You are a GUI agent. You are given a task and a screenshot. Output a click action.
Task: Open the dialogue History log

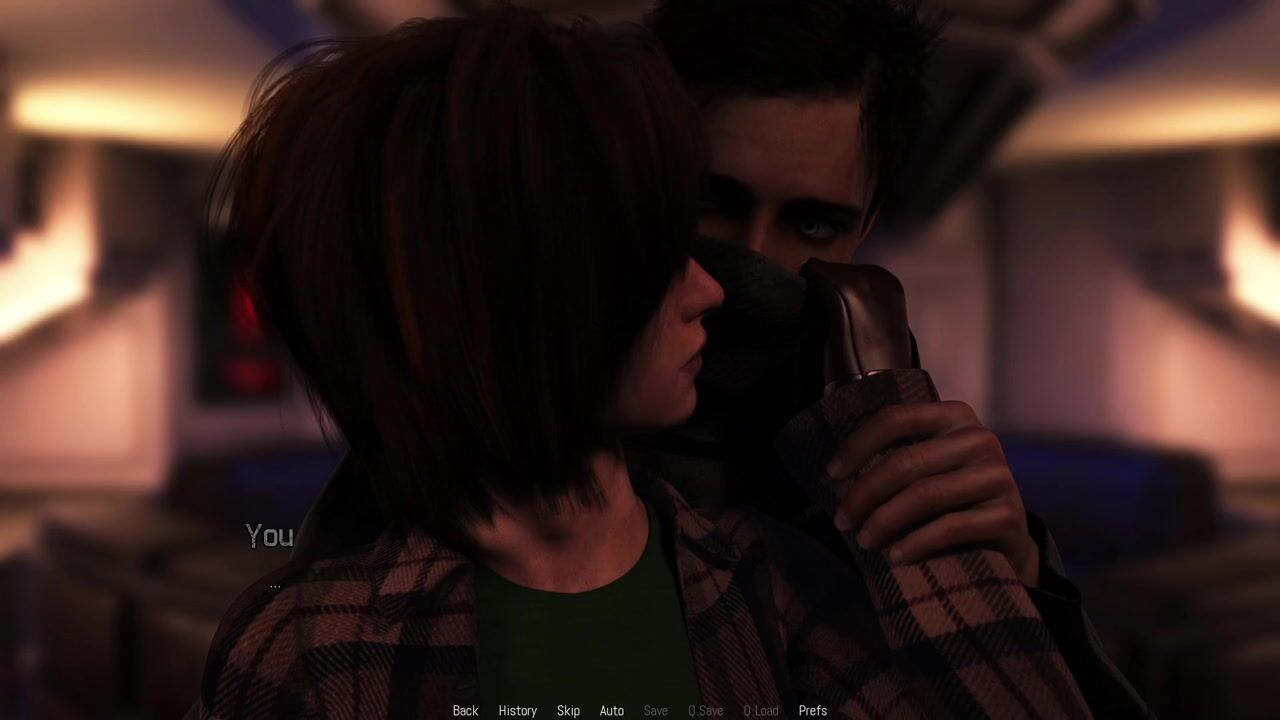click(x=517, y=711)
